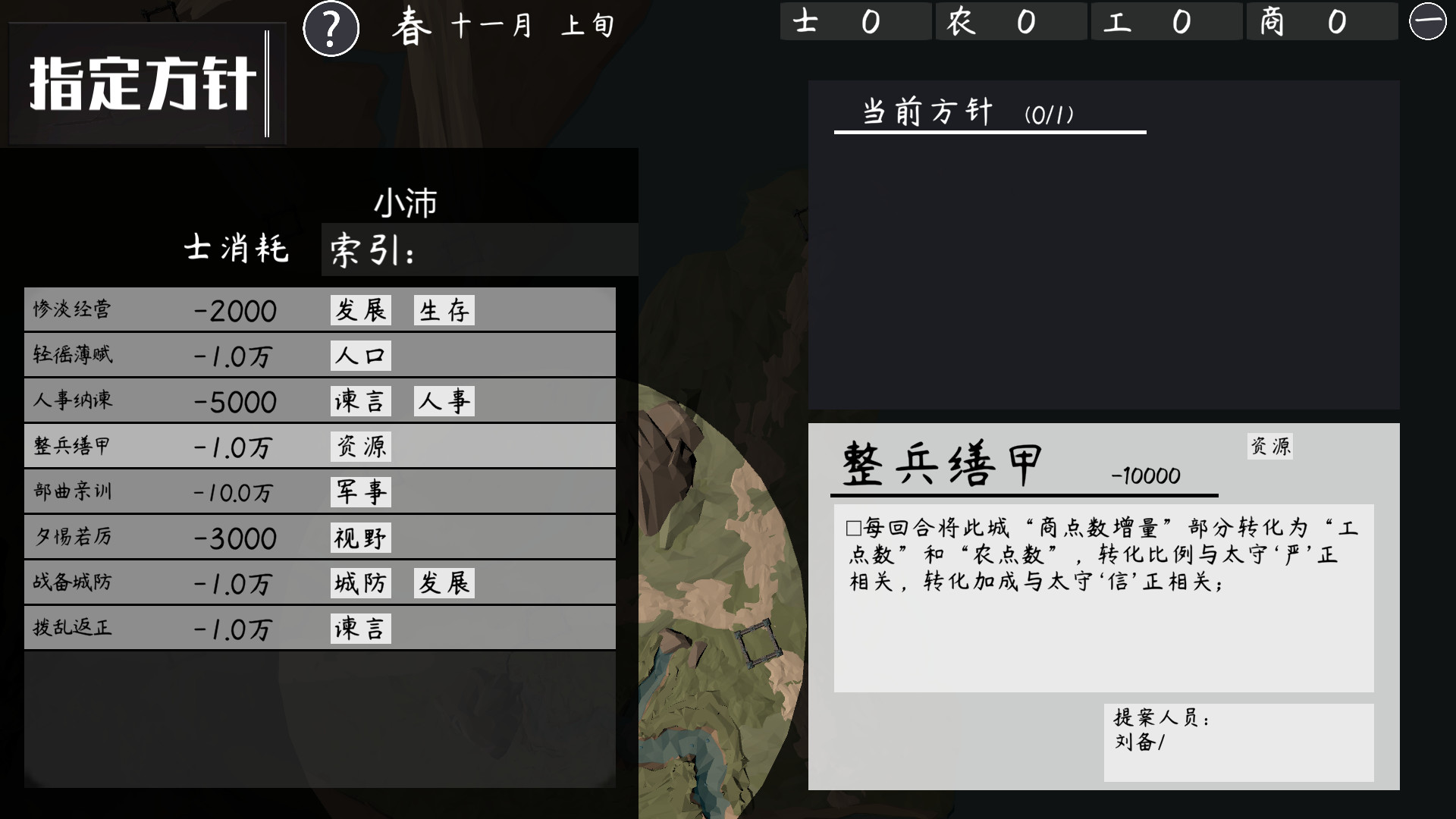Viewport: 1456px width, 819px height.
Task: Select the 发展 tag on 惨淡经营
Action: click(x=361, y=309)
